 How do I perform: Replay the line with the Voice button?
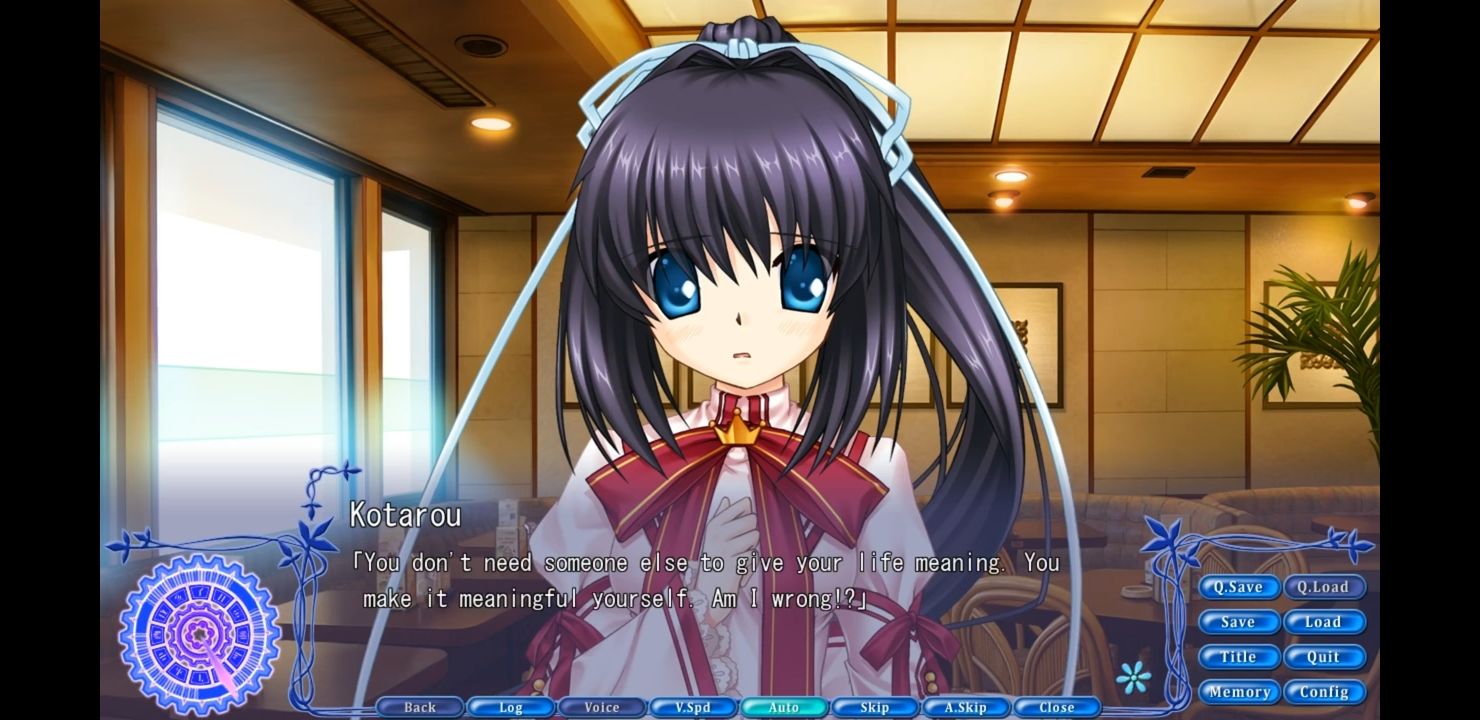coord(601,707)
